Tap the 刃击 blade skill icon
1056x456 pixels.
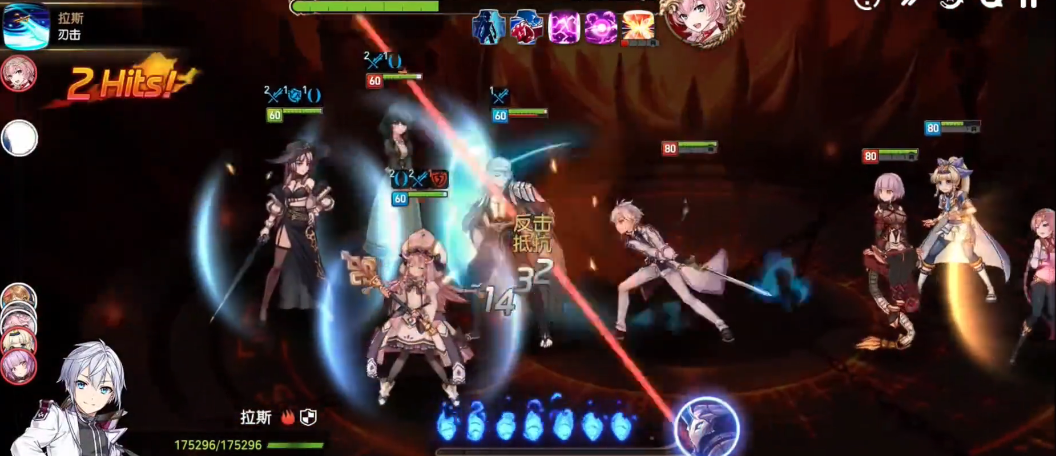(26, 26)
